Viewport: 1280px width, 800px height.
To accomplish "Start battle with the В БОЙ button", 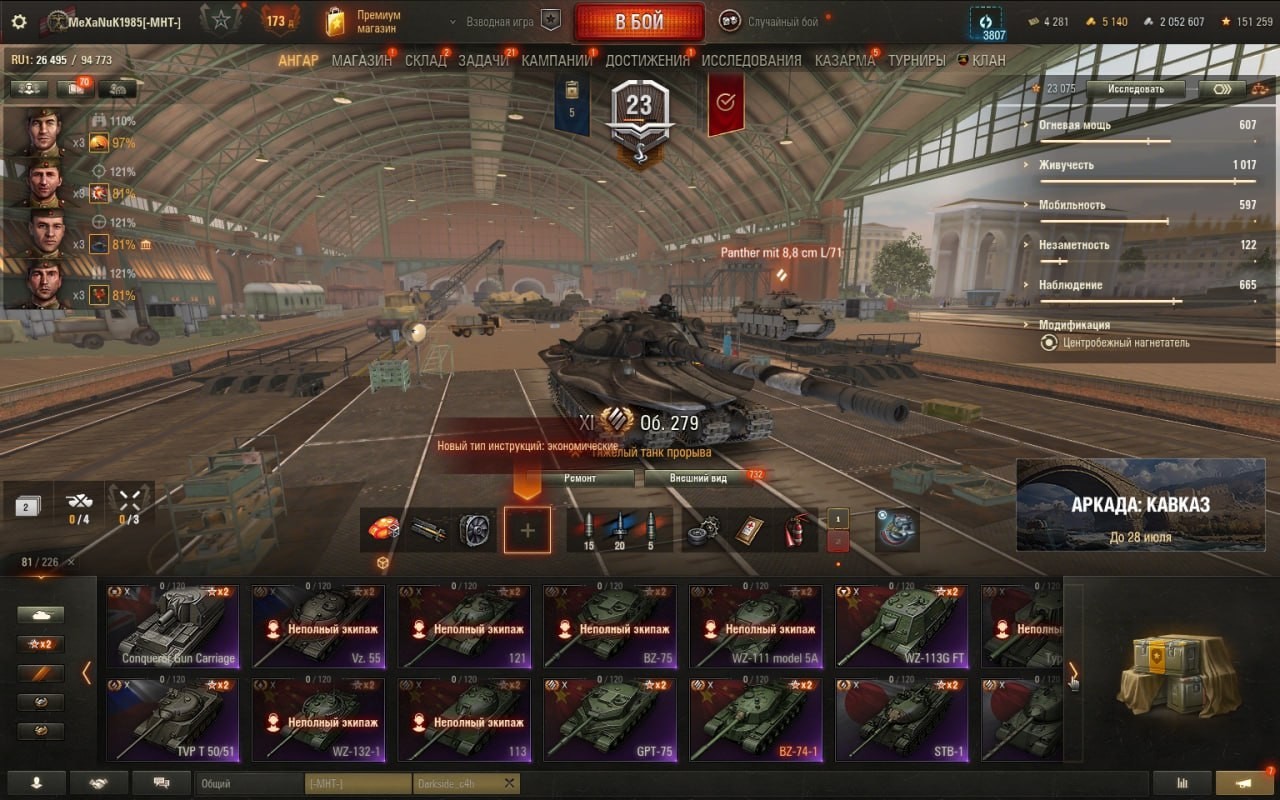I will click(638, 22).
